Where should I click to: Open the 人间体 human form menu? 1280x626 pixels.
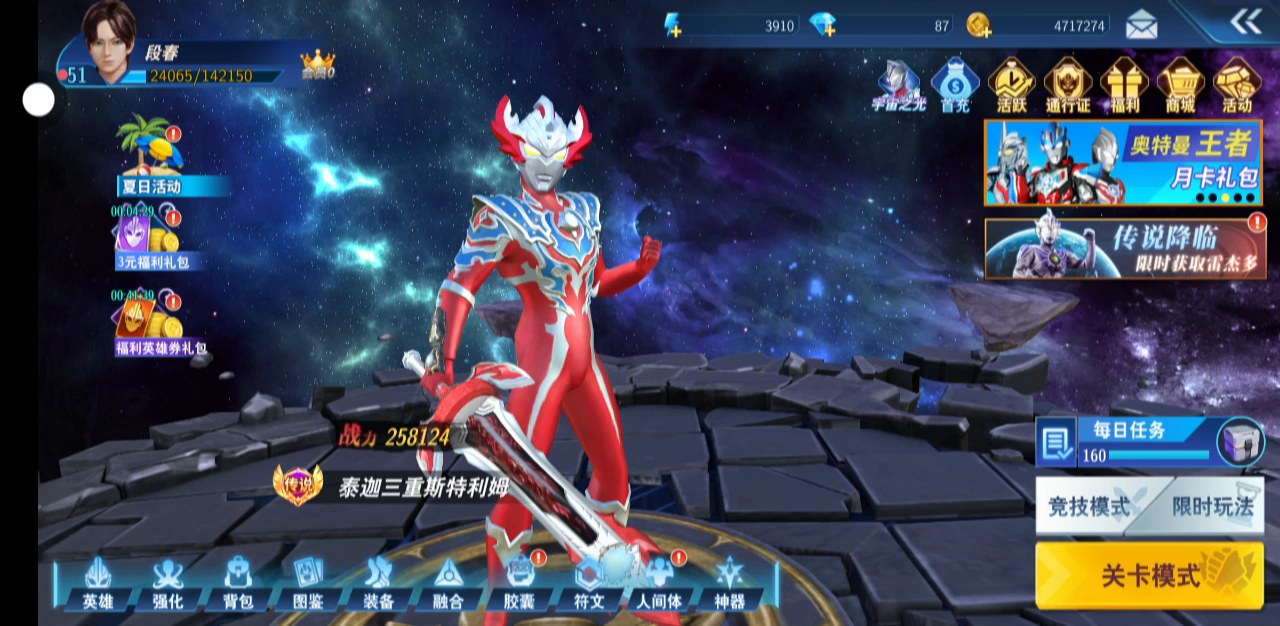[659, 582]
